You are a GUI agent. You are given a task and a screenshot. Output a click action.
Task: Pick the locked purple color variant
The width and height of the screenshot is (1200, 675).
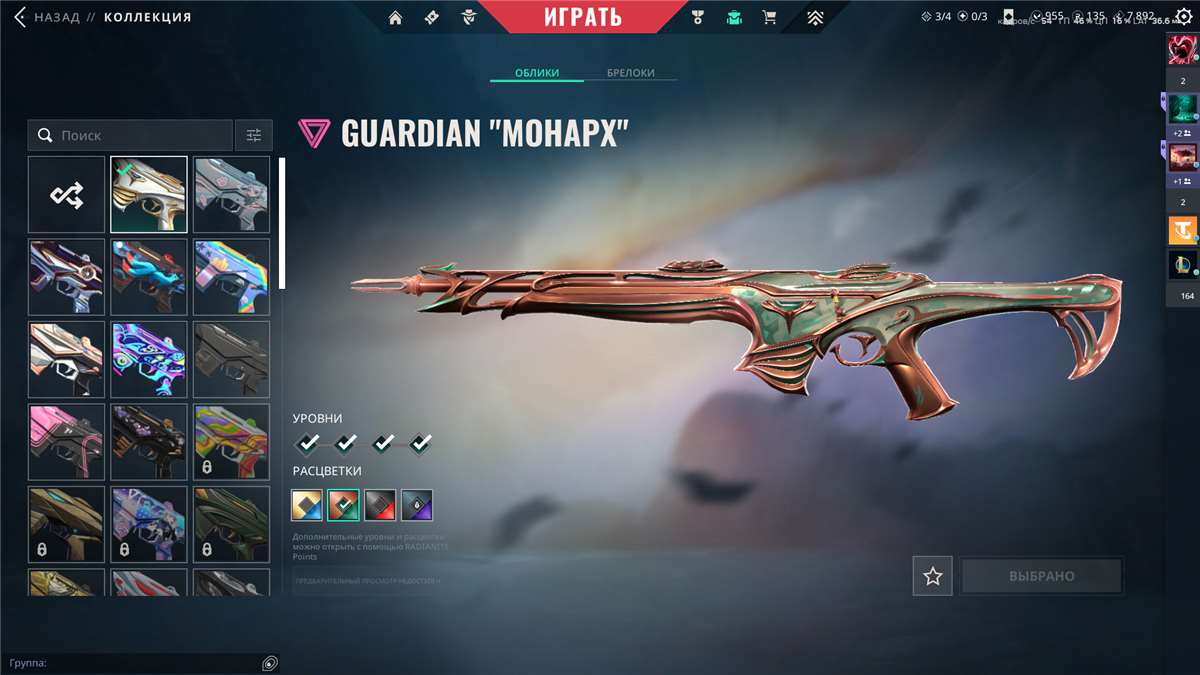(416, 505)
